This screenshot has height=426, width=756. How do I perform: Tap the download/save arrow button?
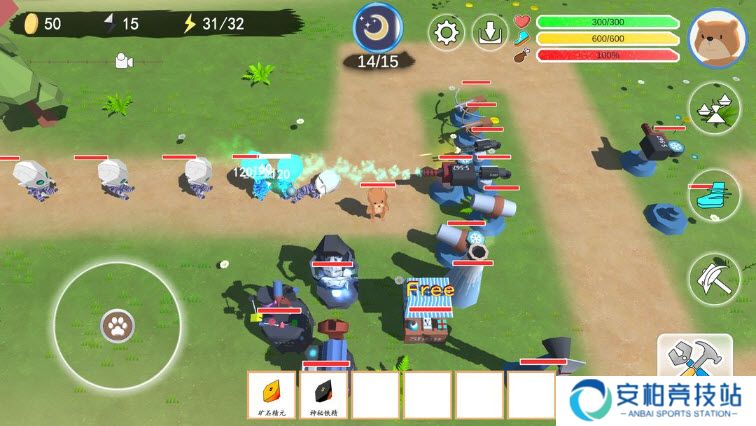coord(490,32)
